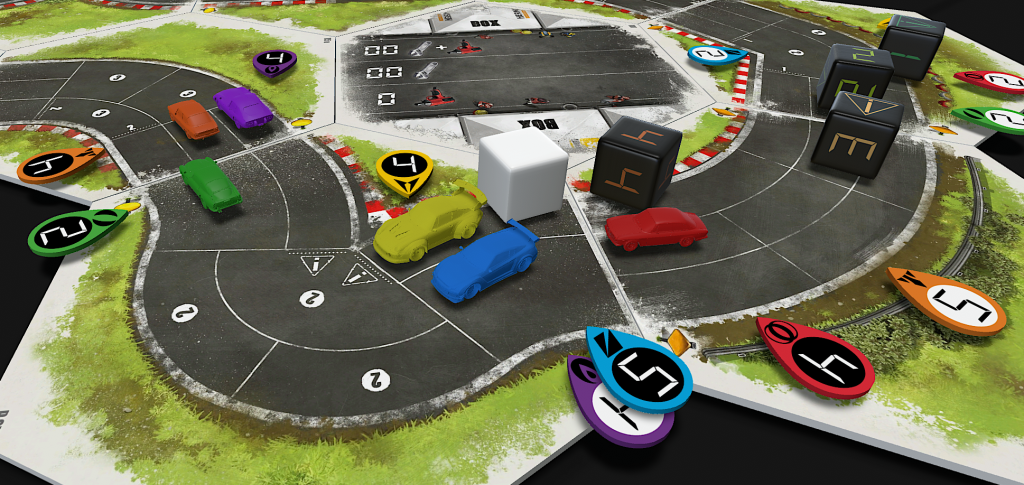
Task: Pick the green race car
Action: coord(211,184)
